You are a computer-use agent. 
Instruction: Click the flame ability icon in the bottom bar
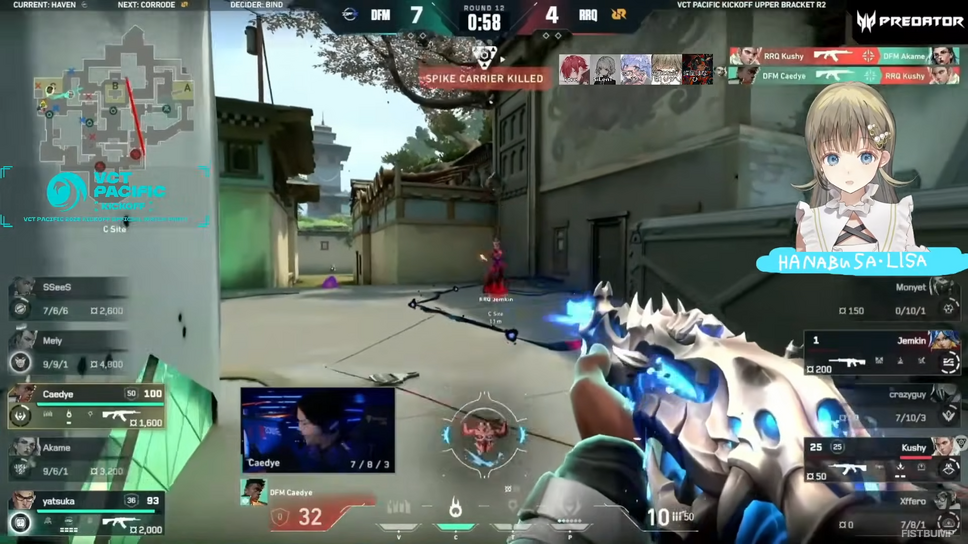[455, 510]
